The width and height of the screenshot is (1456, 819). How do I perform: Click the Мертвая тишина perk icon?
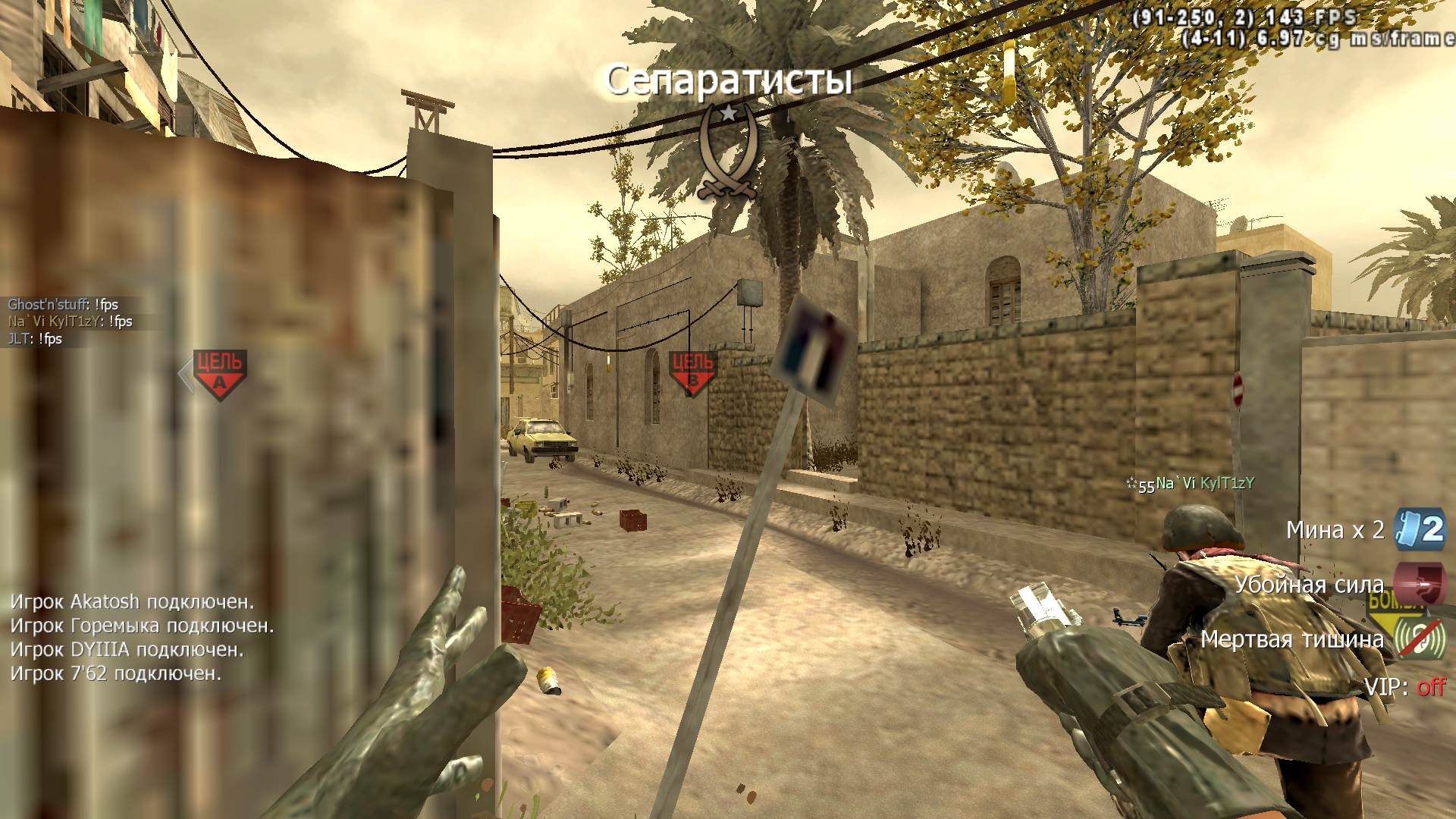pos(1419,639)
